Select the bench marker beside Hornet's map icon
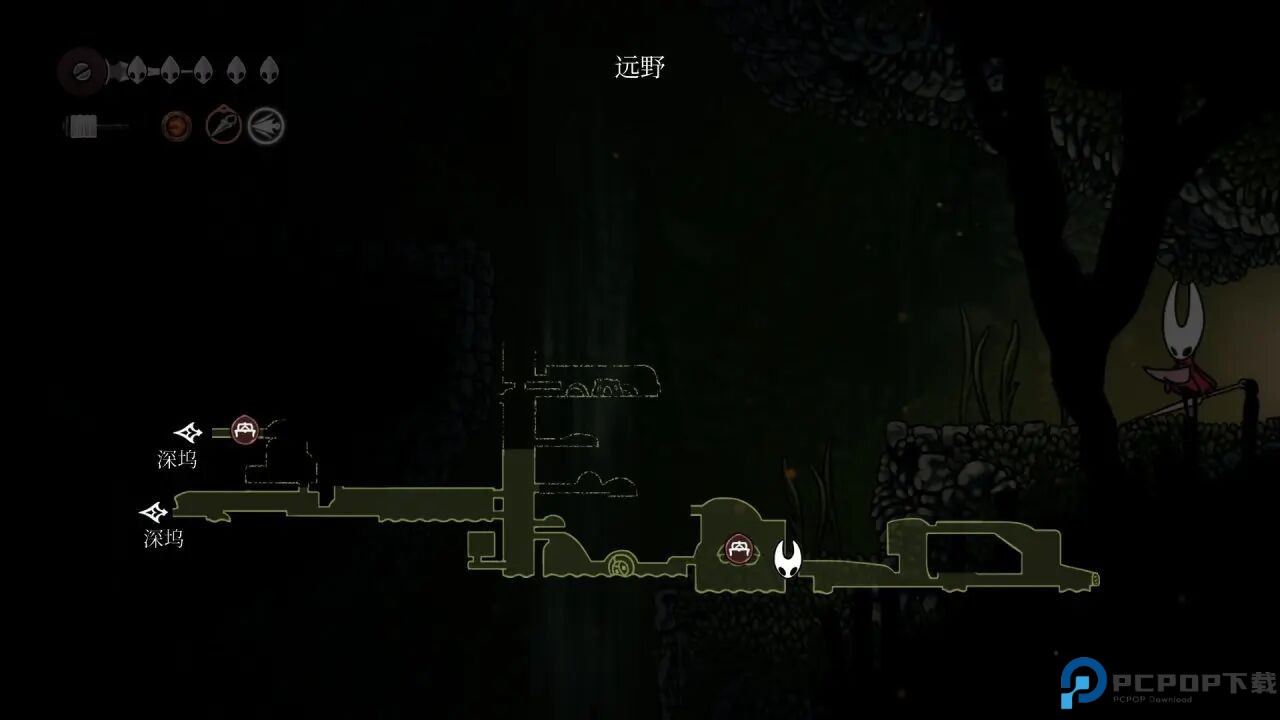The image size is (1280, 720). (739, 549)
